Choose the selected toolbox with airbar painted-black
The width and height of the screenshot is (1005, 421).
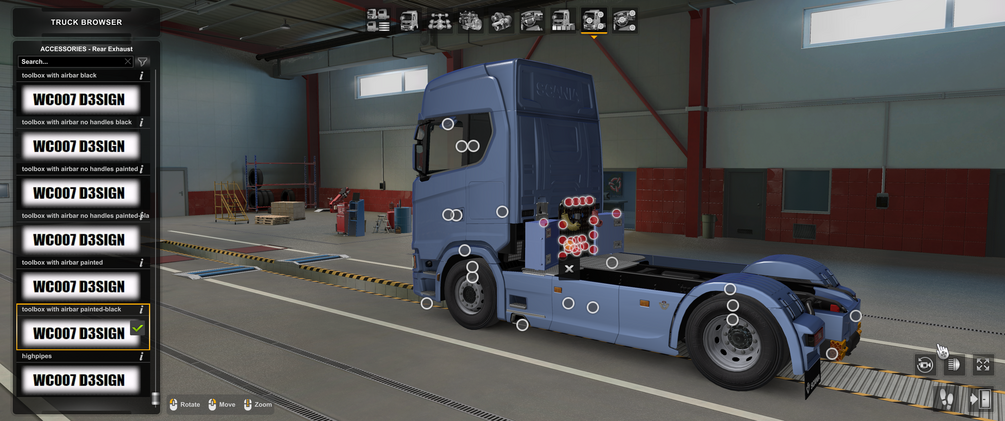tap(80, 333)
